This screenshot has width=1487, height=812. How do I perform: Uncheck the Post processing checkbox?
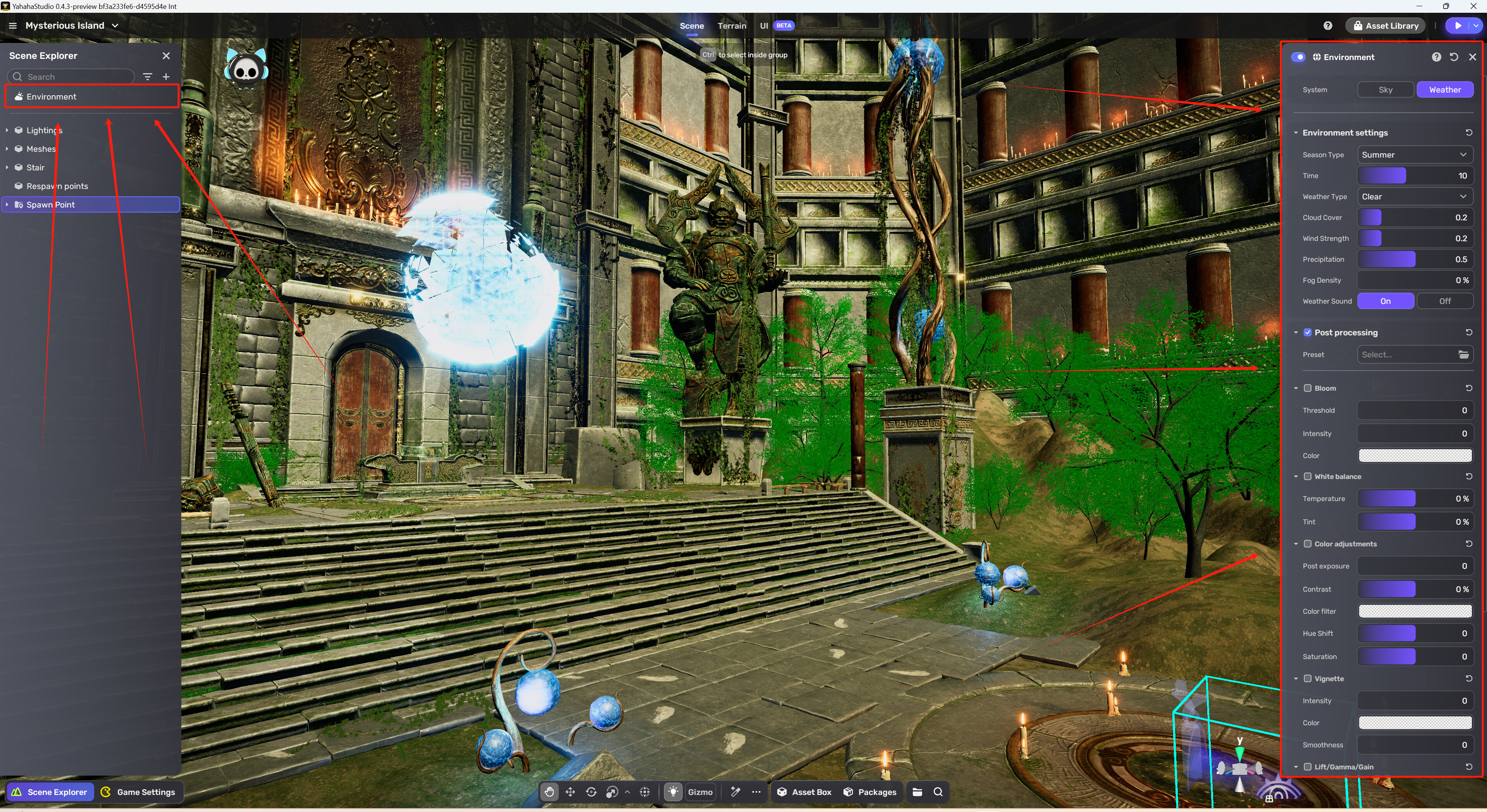pyautogui.click(x=1308, y=332)
